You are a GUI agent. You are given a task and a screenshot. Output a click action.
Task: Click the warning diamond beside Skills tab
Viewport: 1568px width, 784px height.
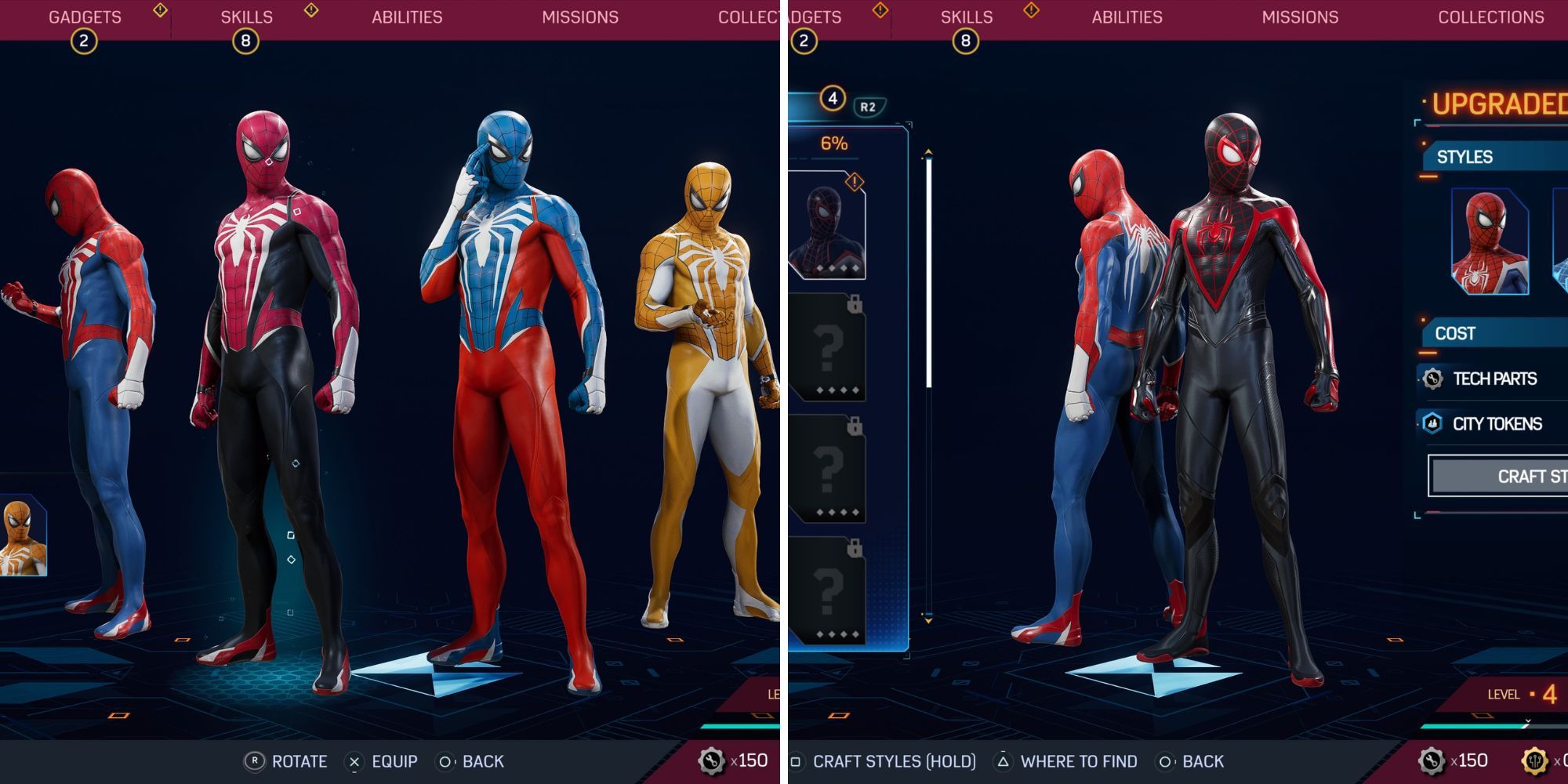[309, 9]
